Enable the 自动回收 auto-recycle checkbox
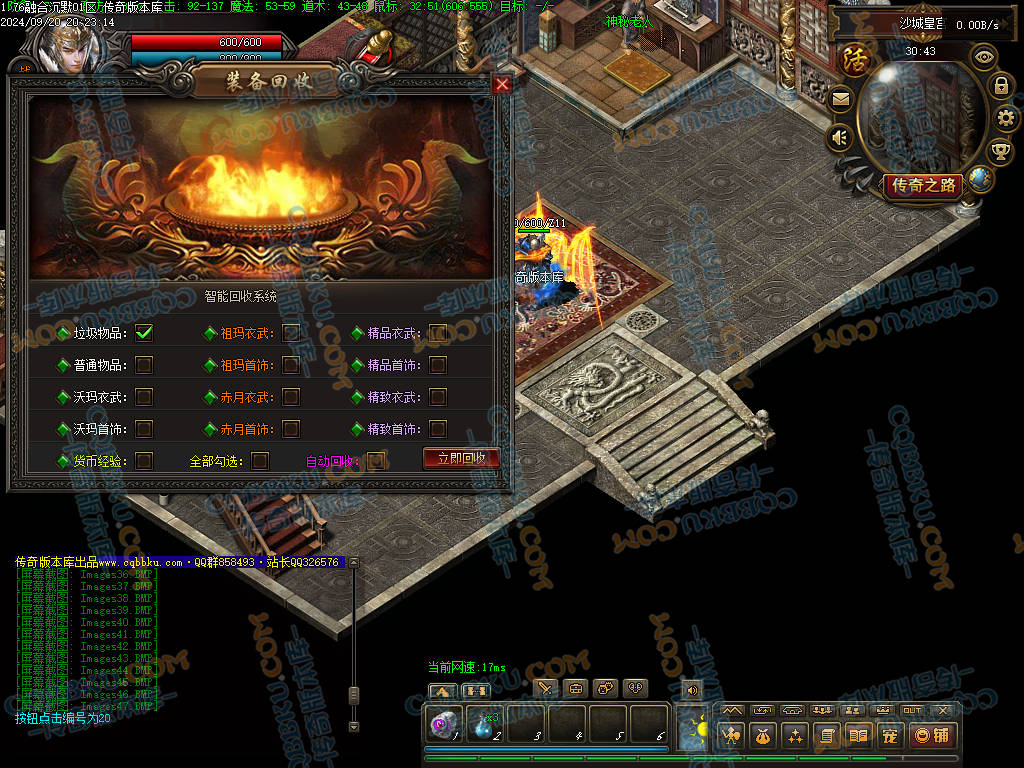The height and width of the screenshot is (768, 1024). click(x=375, y=461)
